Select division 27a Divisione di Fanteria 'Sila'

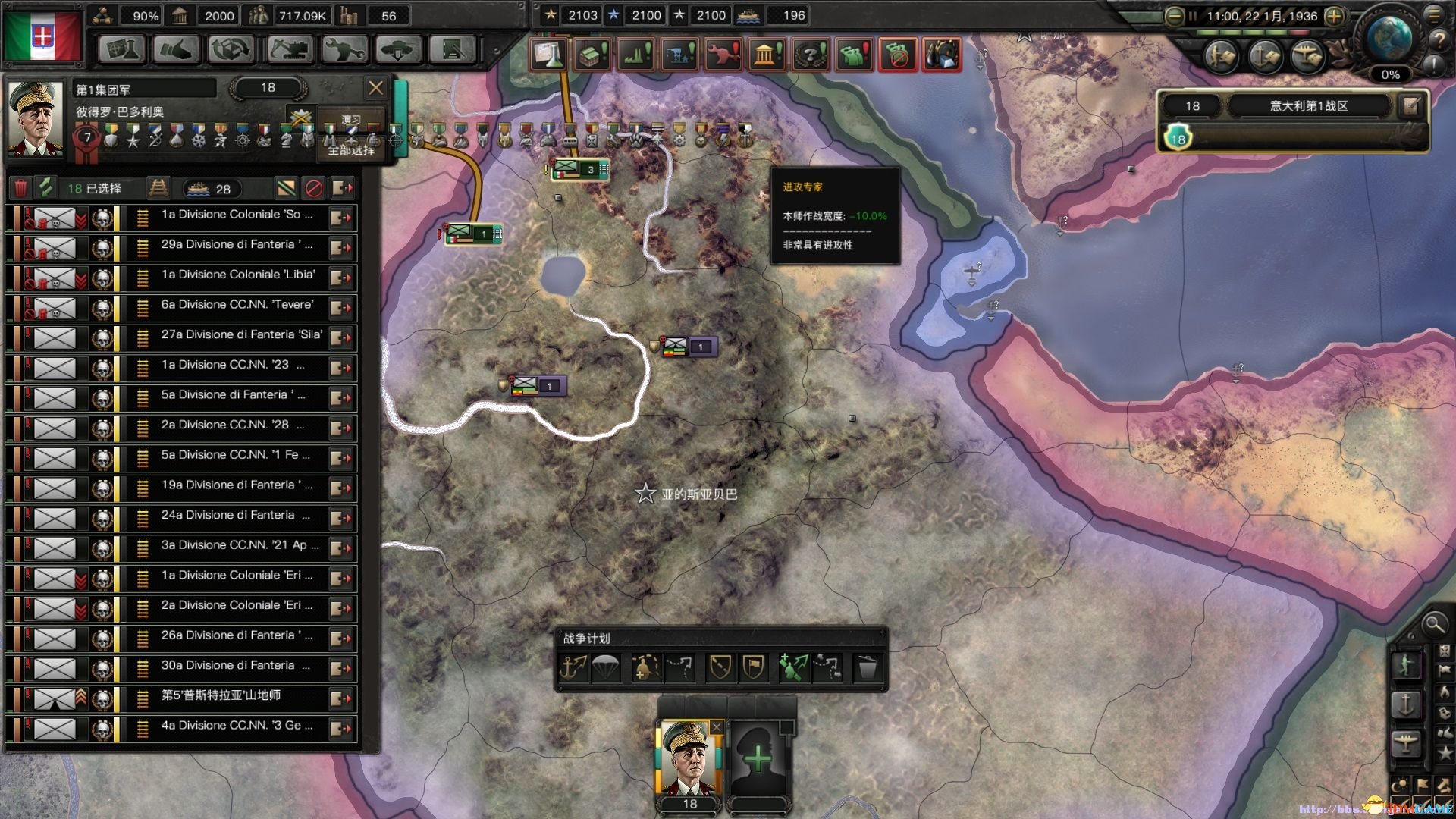click(x=241, y=334)
